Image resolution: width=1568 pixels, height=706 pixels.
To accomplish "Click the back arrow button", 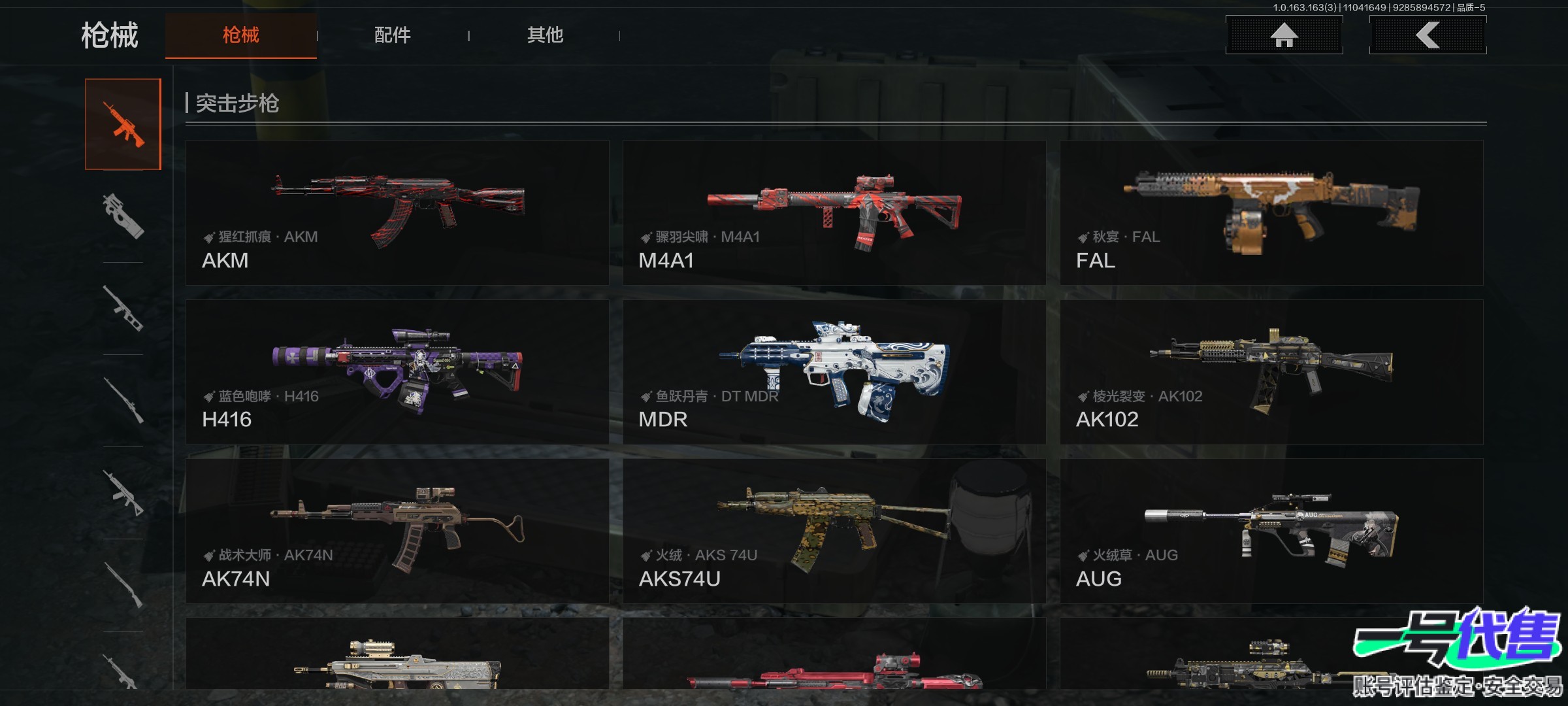I will (1428, 35).
